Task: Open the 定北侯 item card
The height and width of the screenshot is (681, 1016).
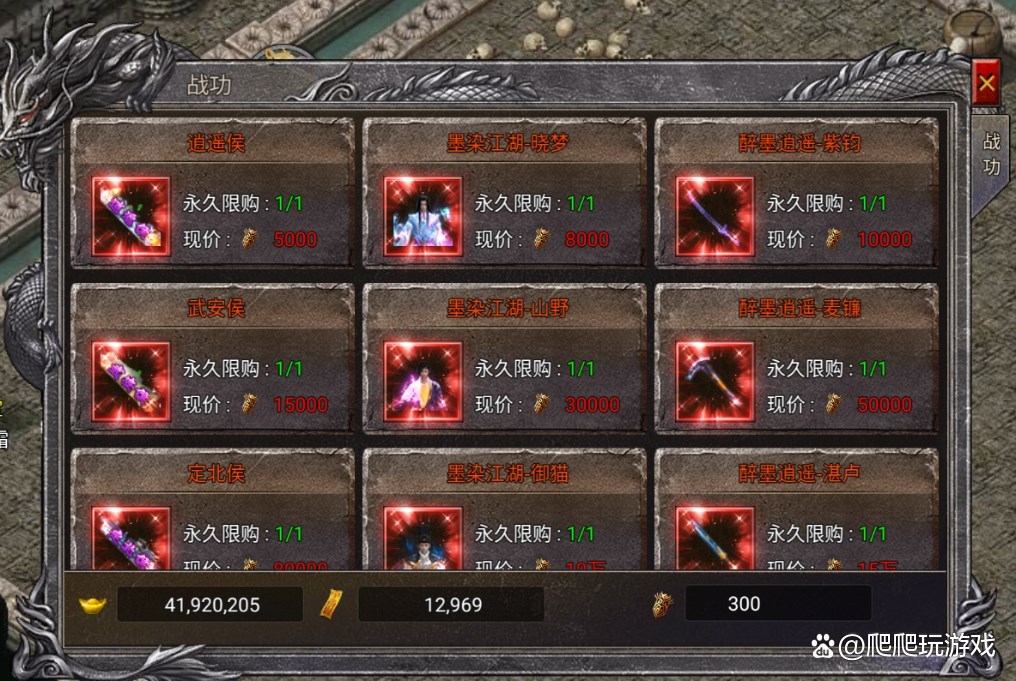Action: (212, 510)
